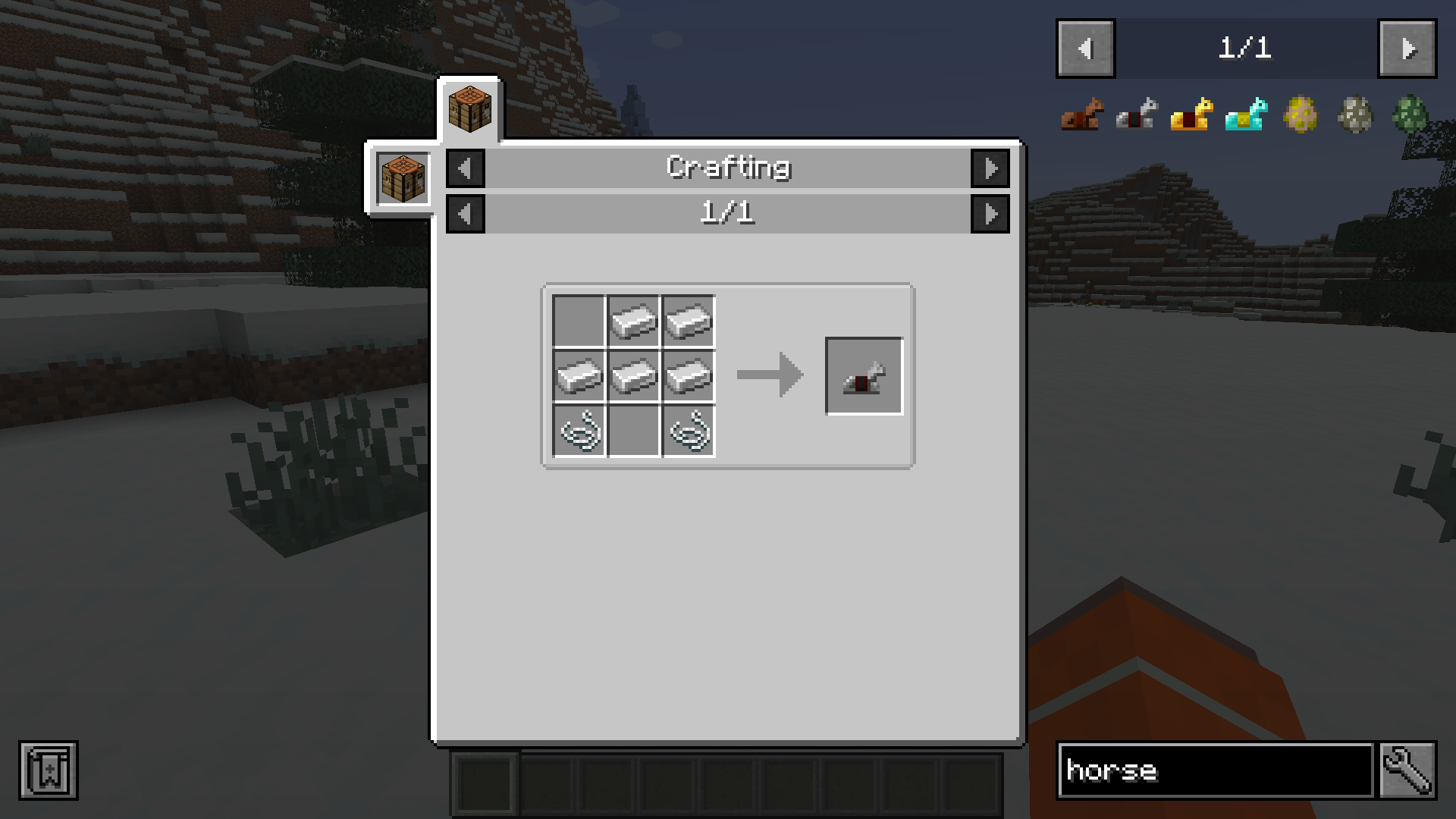The image size is (1456, 819).
Task: Go to the next recipe page arrow
Action: coord(991,213)
